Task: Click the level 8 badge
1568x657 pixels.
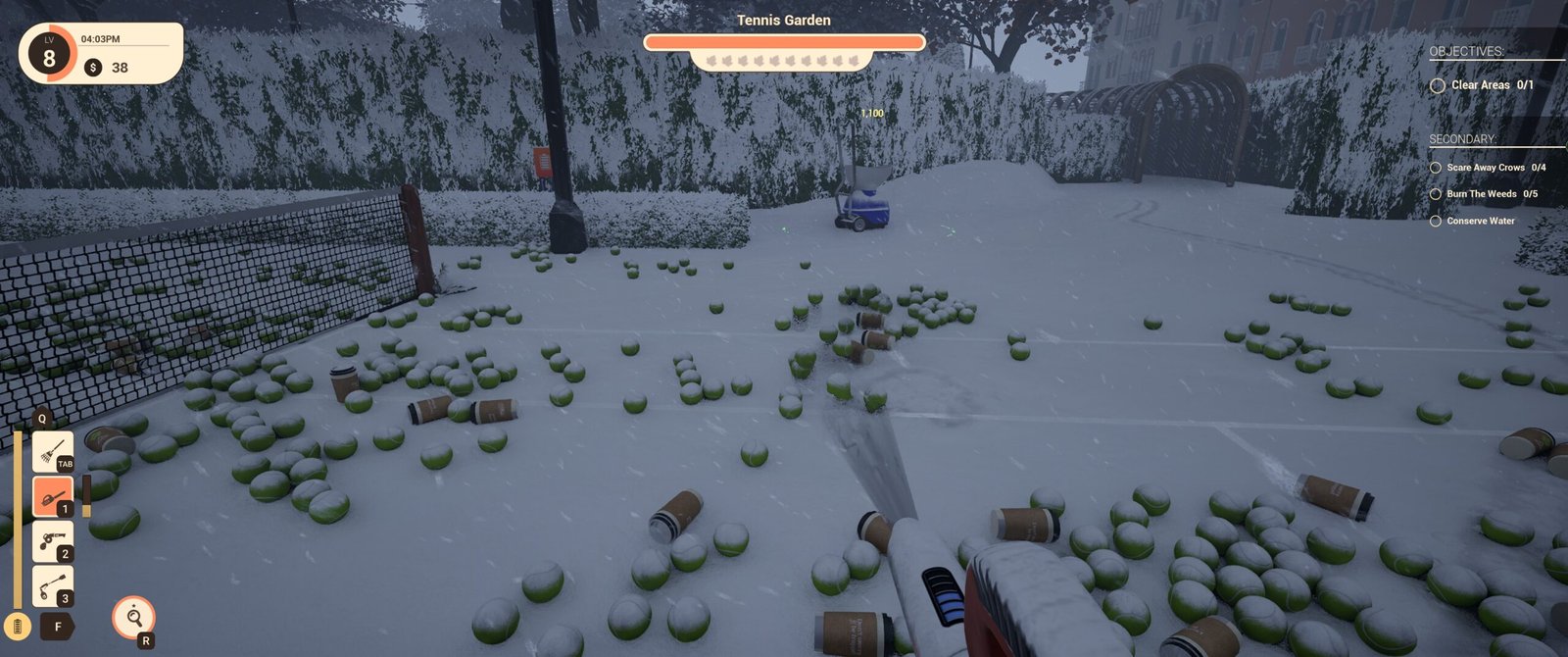Action: point(49,55)
